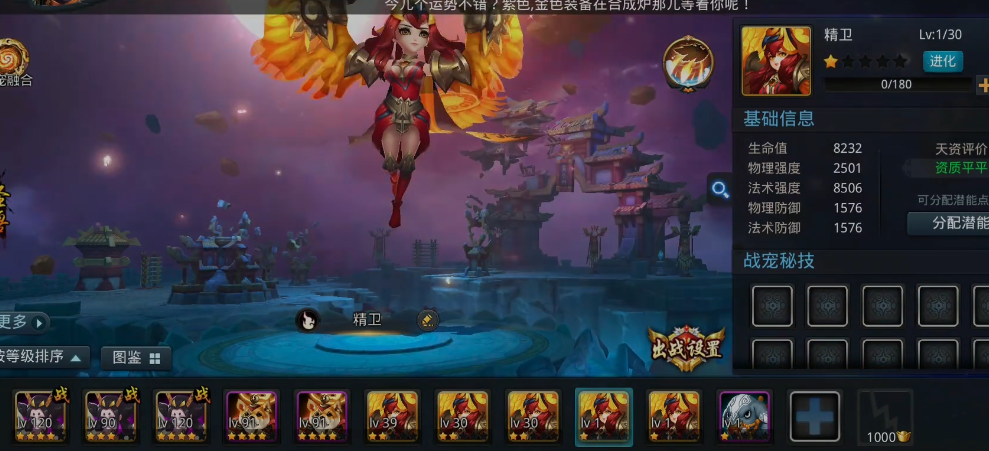Expand the 更多 more options button
The height and width of the screenshot is (451, 989).
pos(24,321)
